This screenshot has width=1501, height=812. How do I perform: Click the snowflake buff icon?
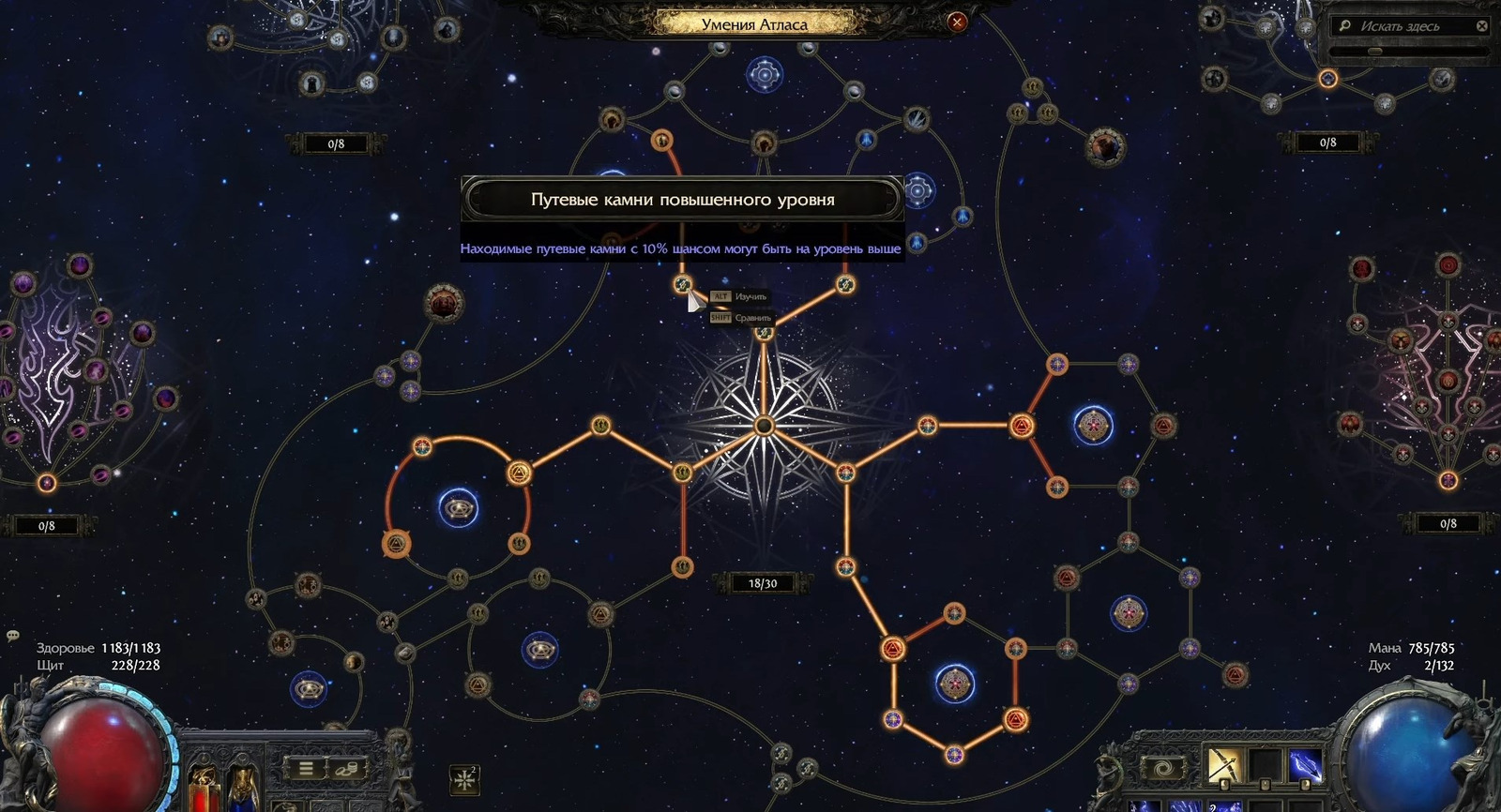pos(464,778)
